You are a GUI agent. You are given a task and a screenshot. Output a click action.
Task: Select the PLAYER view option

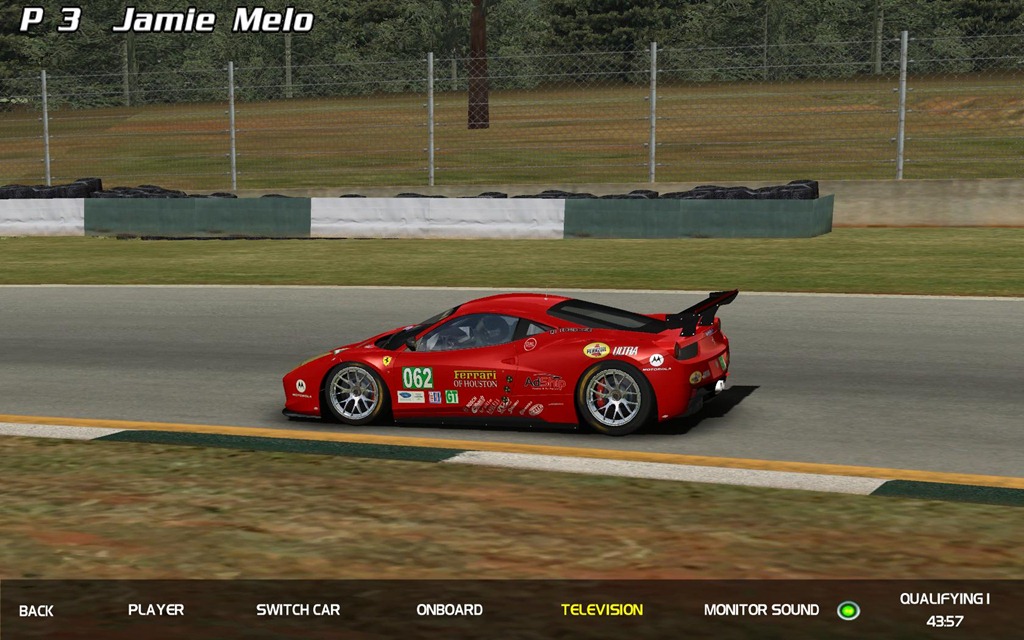pos(156,609)
